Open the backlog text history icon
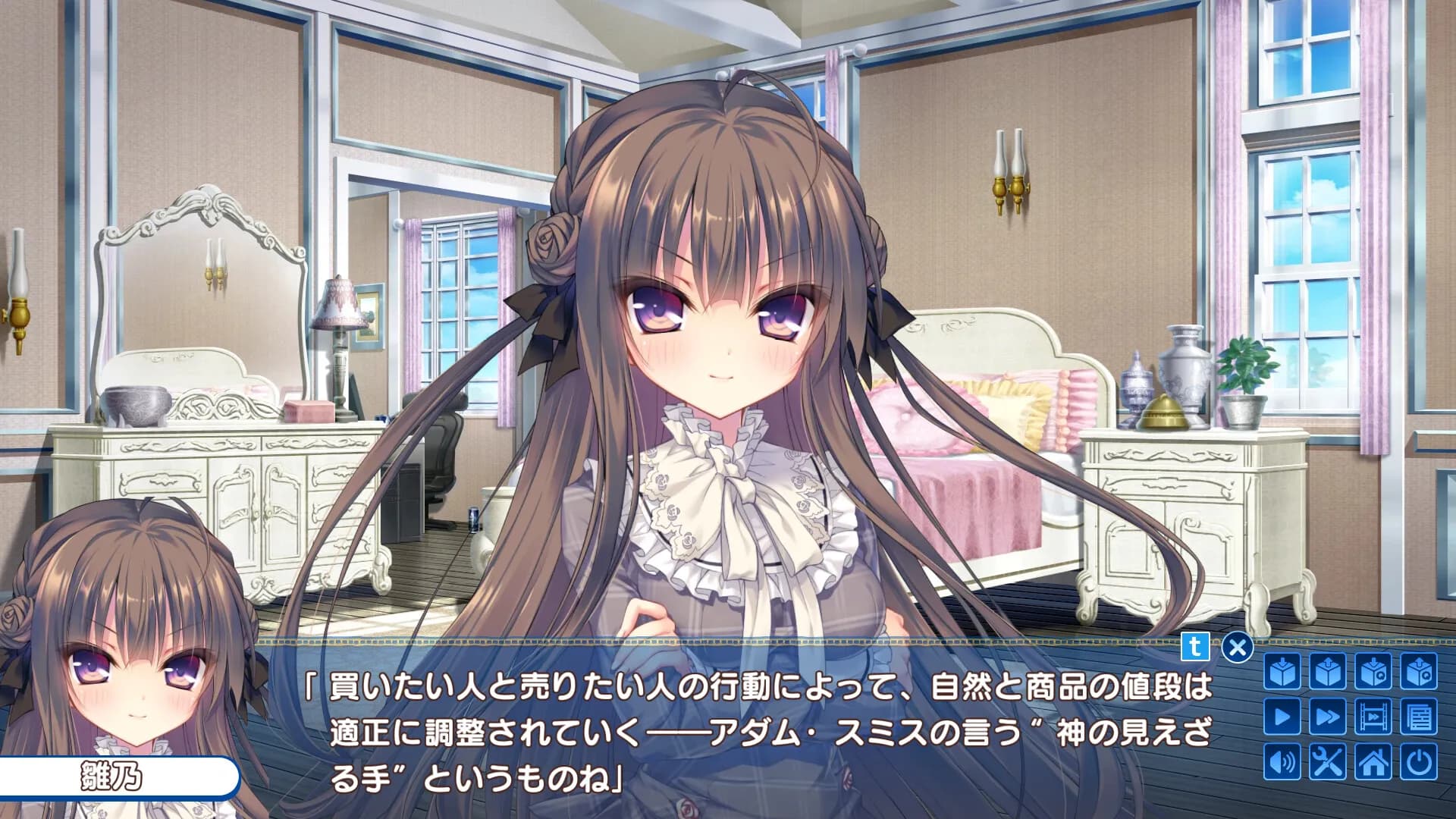This screenshot has width=1456, height=819. point(1418,715)
